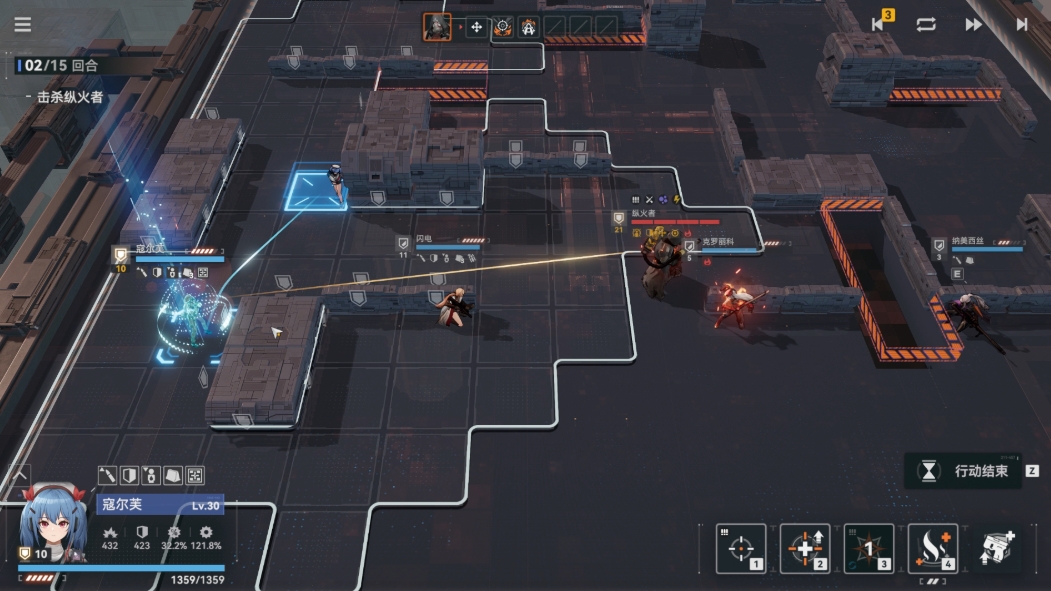The image size is (1051, 591).
Task: Activate the fast-forward speed button
Action: point(973,24)
